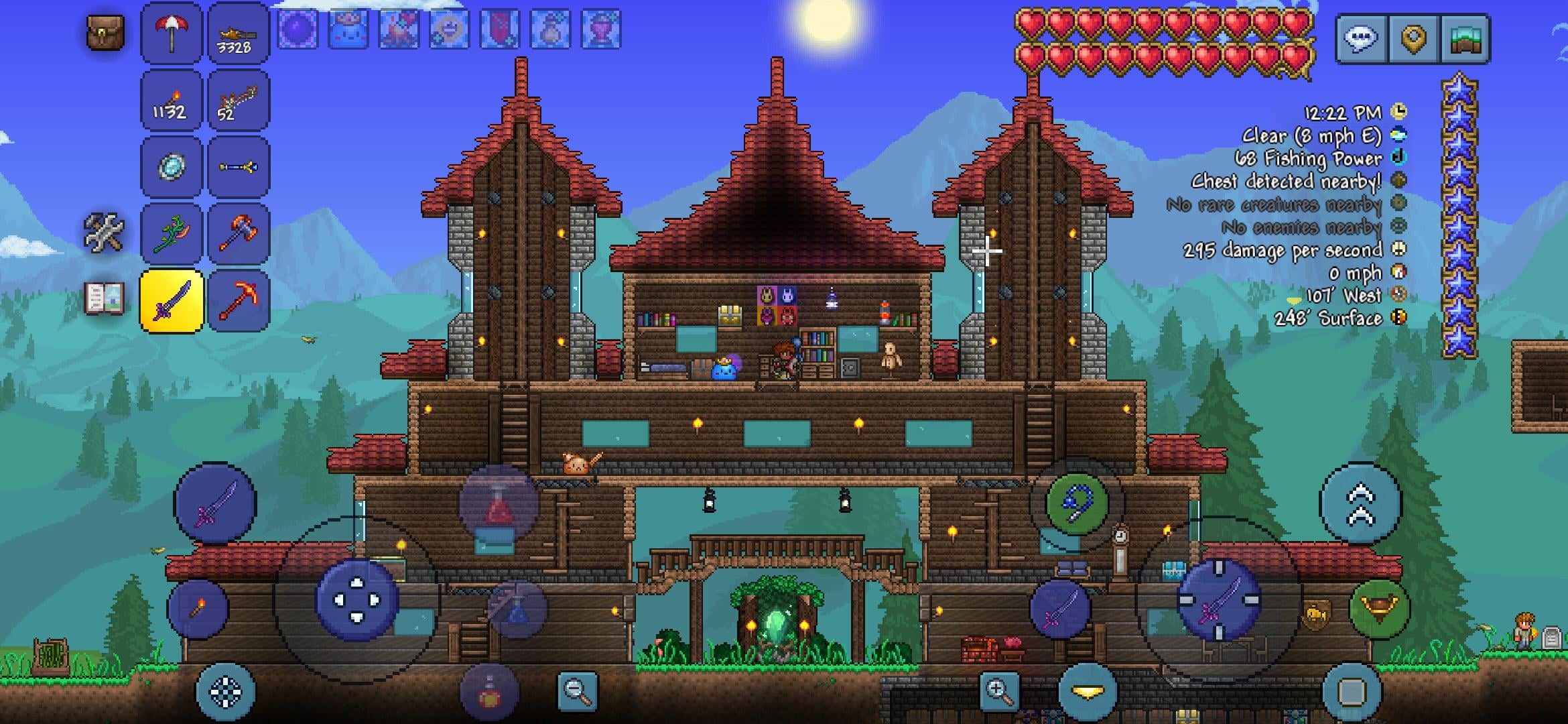The image size is (1568, 724).
Task: Select the umbrella hotbar slot
Action: tap(172, 33)
